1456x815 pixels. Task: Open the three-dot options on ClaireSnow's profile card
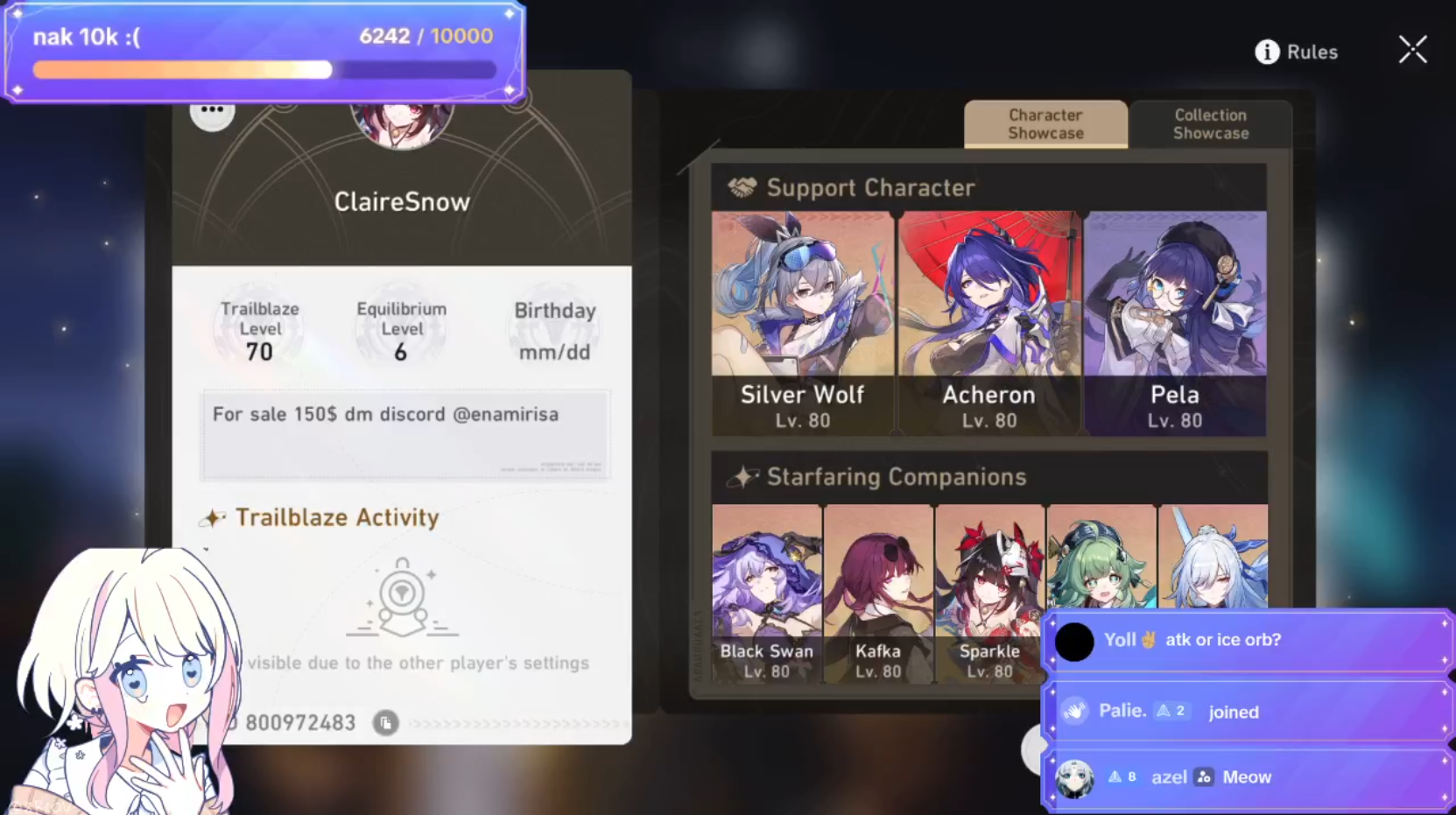coord(213,111)
